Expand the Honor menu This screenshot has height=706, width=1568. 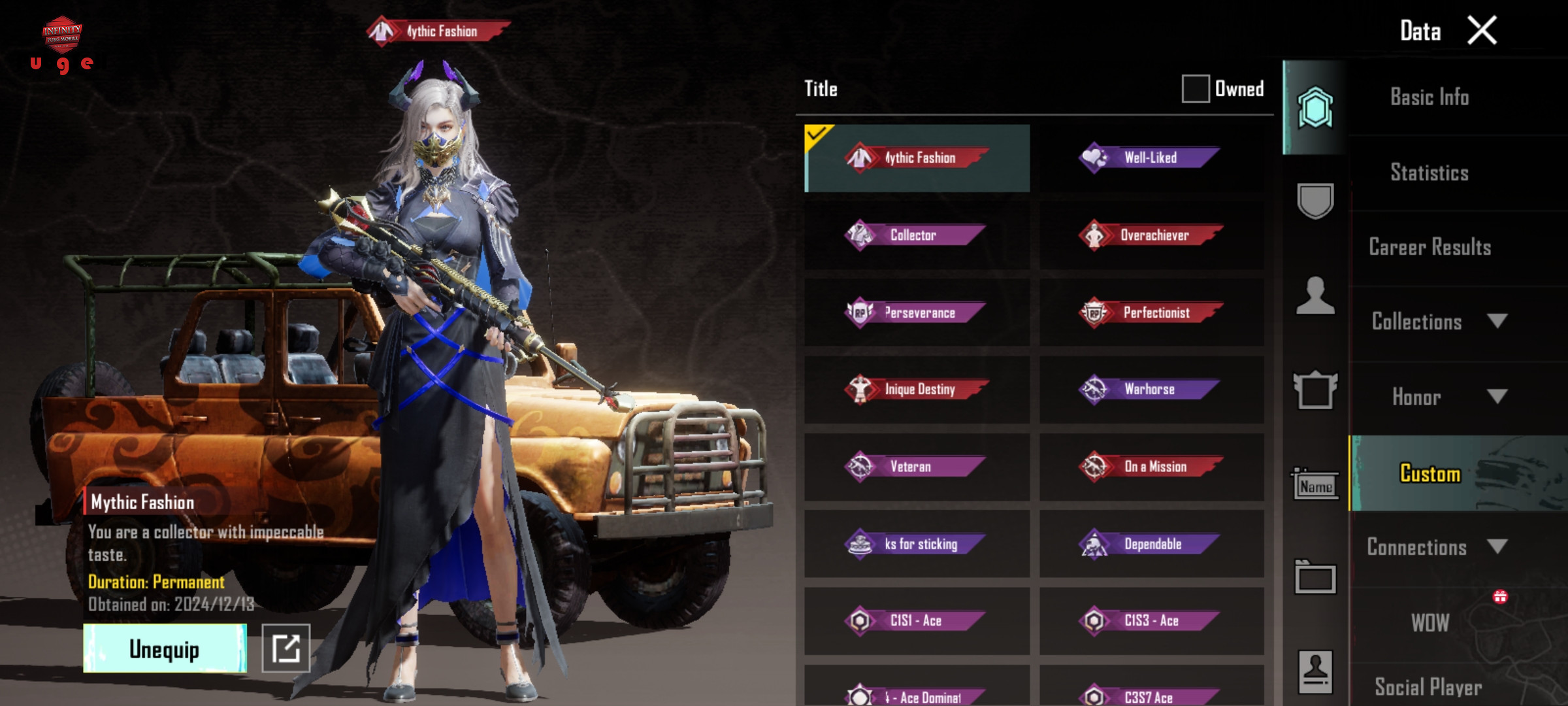1437,397
